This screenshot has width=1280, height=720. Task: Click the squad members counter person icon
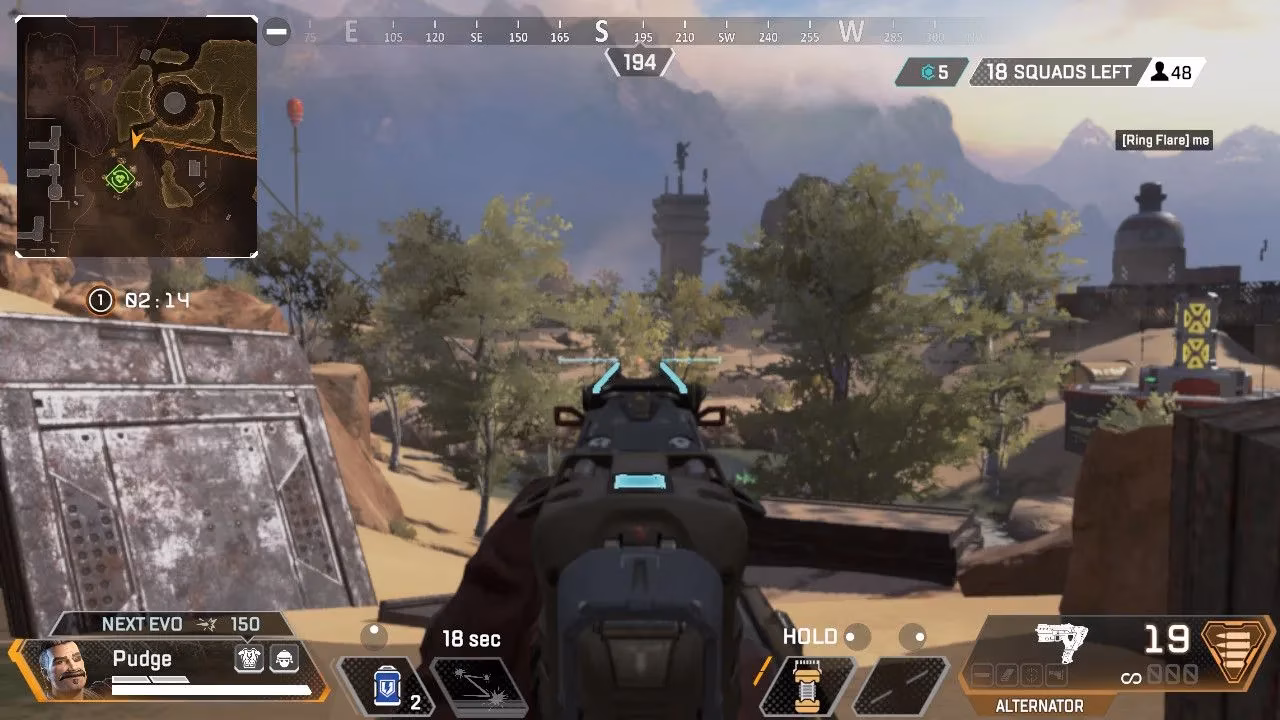click(1157, 72)
